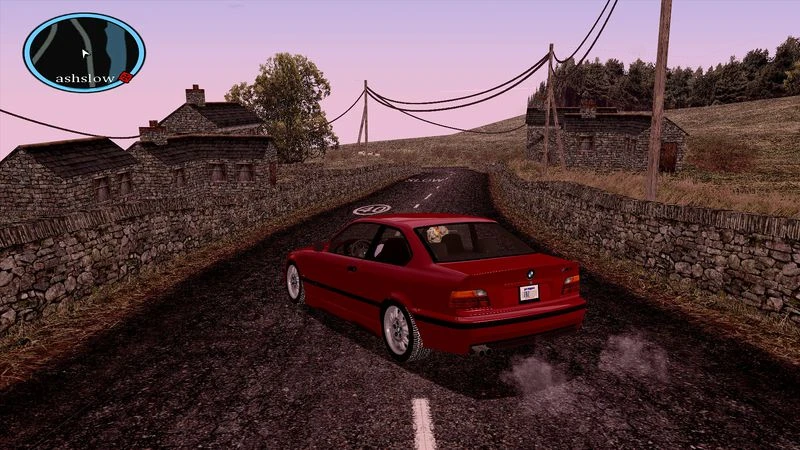This screenshot has width=800, height=450.
Task: Click the oval minimap
Action: 84,50
